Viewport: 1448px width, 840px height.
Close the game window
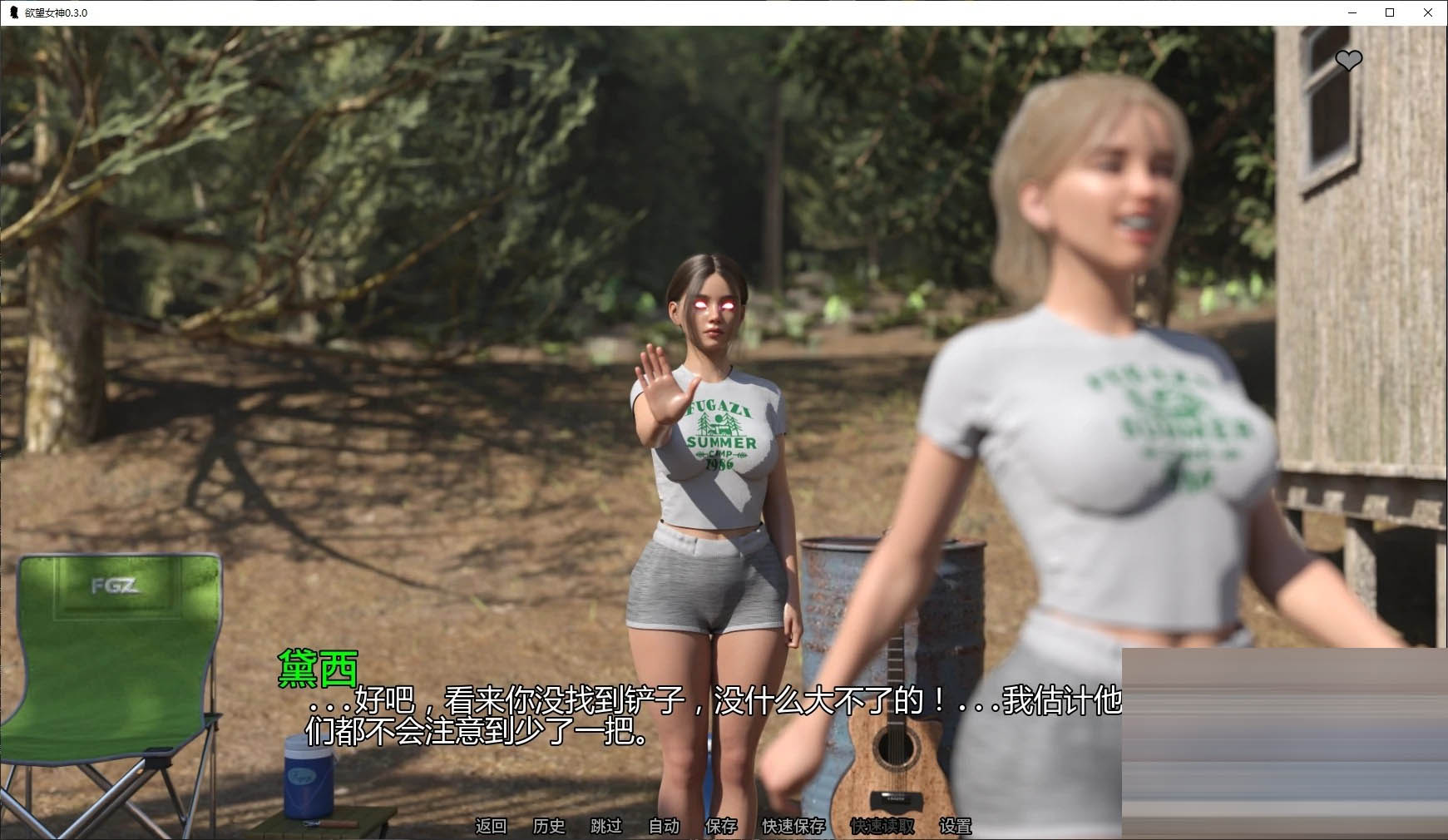(x=1428, y=12)
